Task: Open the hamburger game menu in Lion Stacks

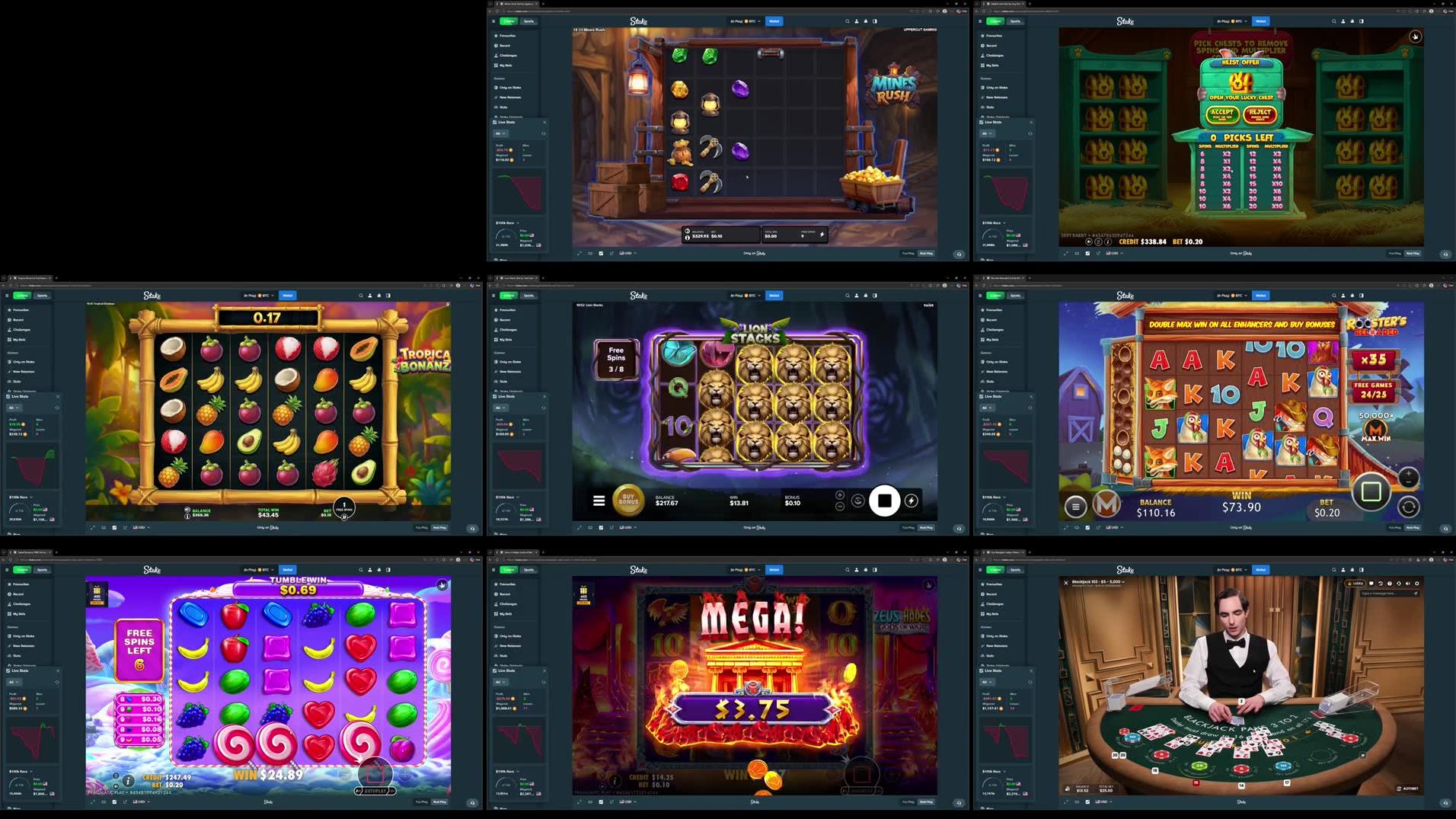Action: [599, 501]
